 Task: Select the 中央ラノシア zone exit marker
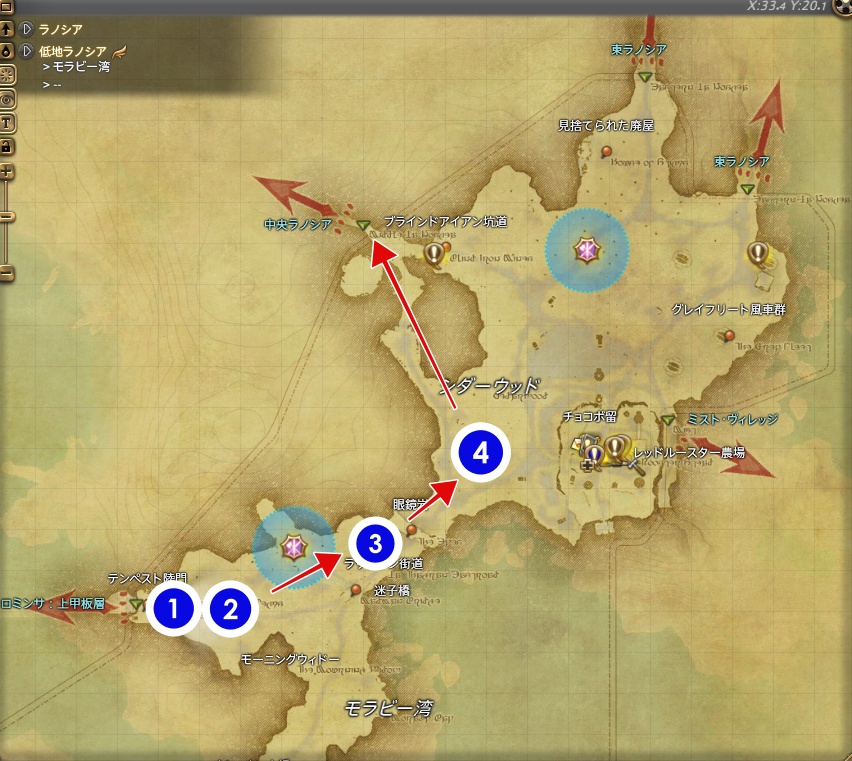(x=363, y=225)
